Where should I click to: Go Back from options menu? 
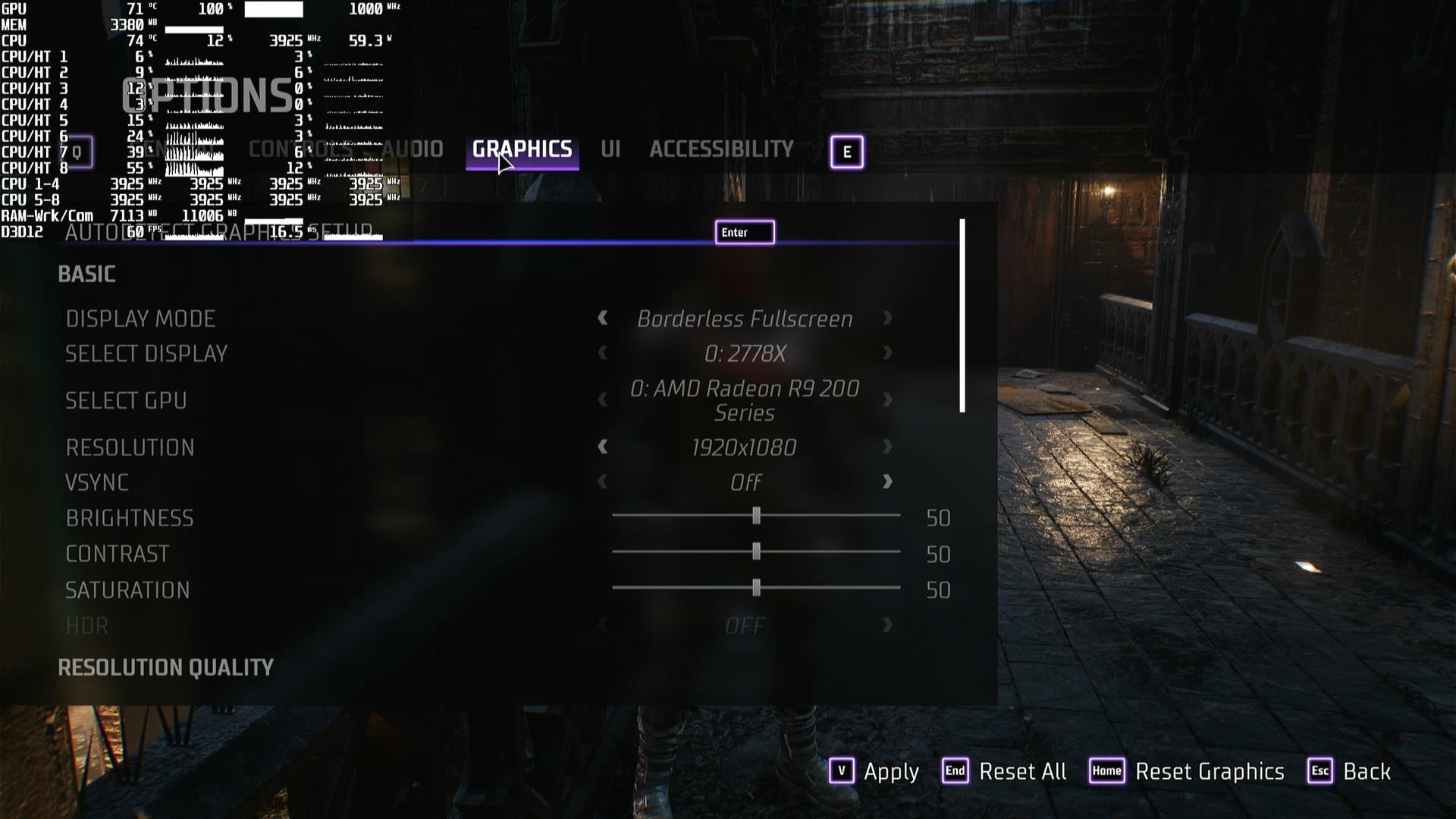(1351, 771)
